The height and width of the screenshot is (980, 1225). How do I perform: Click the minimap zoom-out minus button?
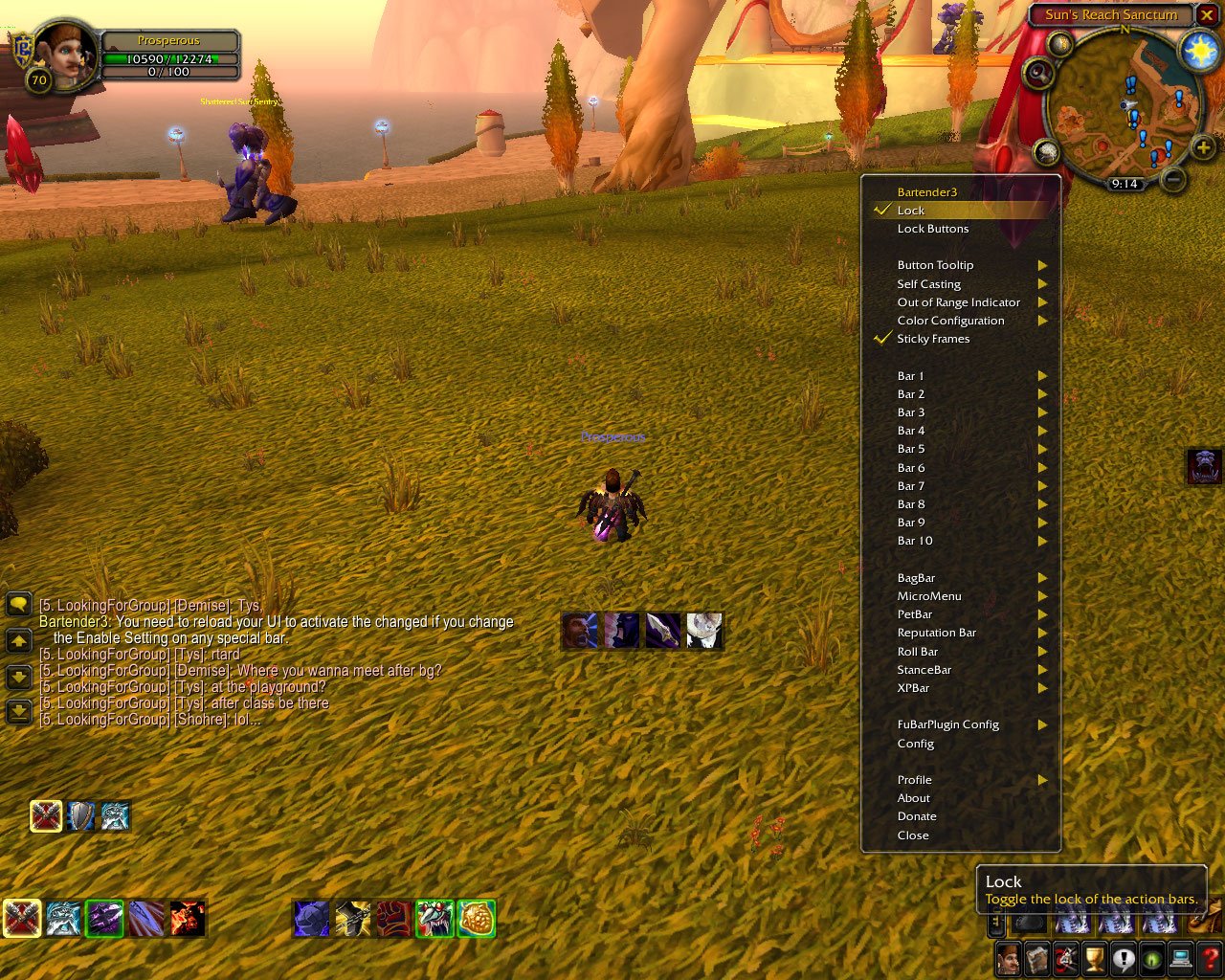(1173, 179)
